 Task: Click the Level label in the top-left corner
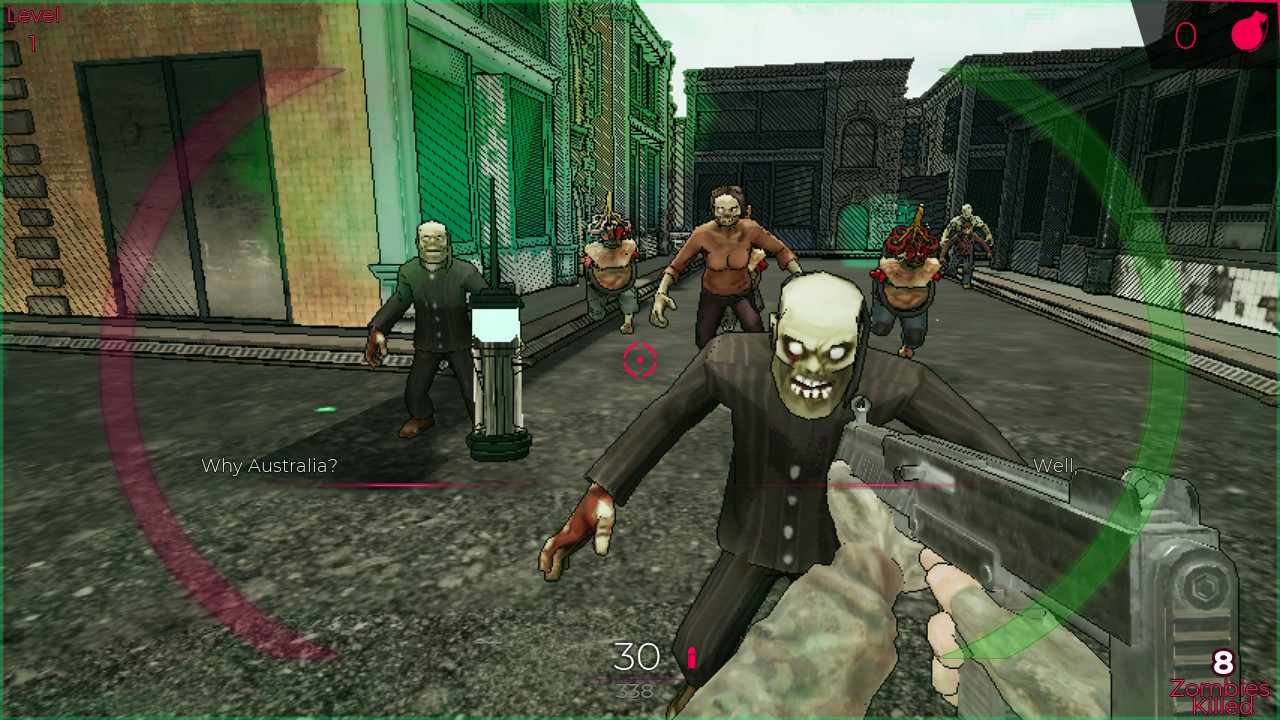point(32,15)
